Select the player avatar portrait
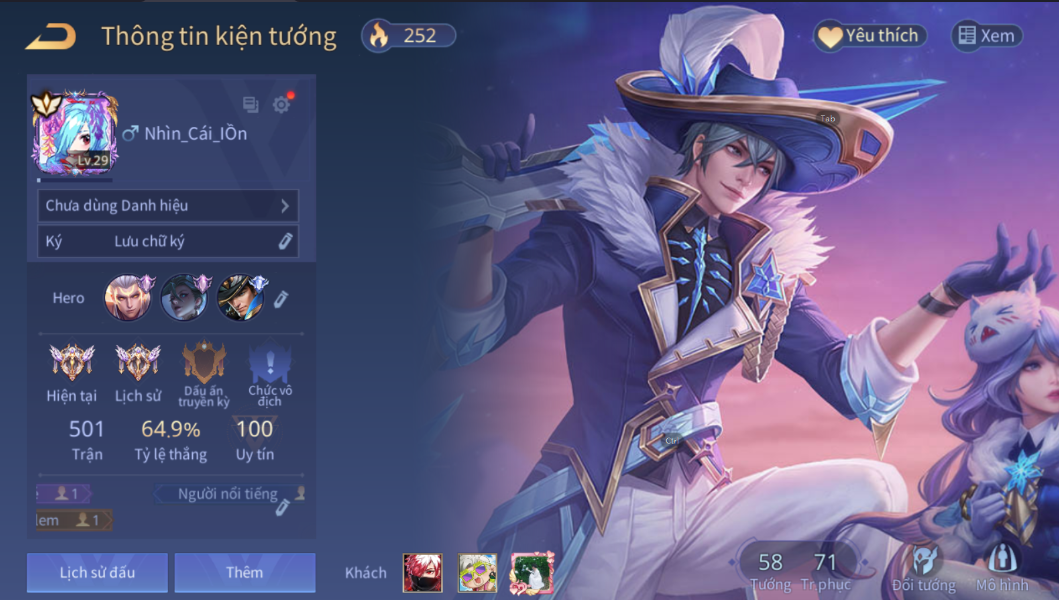Image resolution: width=1059 pixels, height=600 pixels. click(76, 133)
